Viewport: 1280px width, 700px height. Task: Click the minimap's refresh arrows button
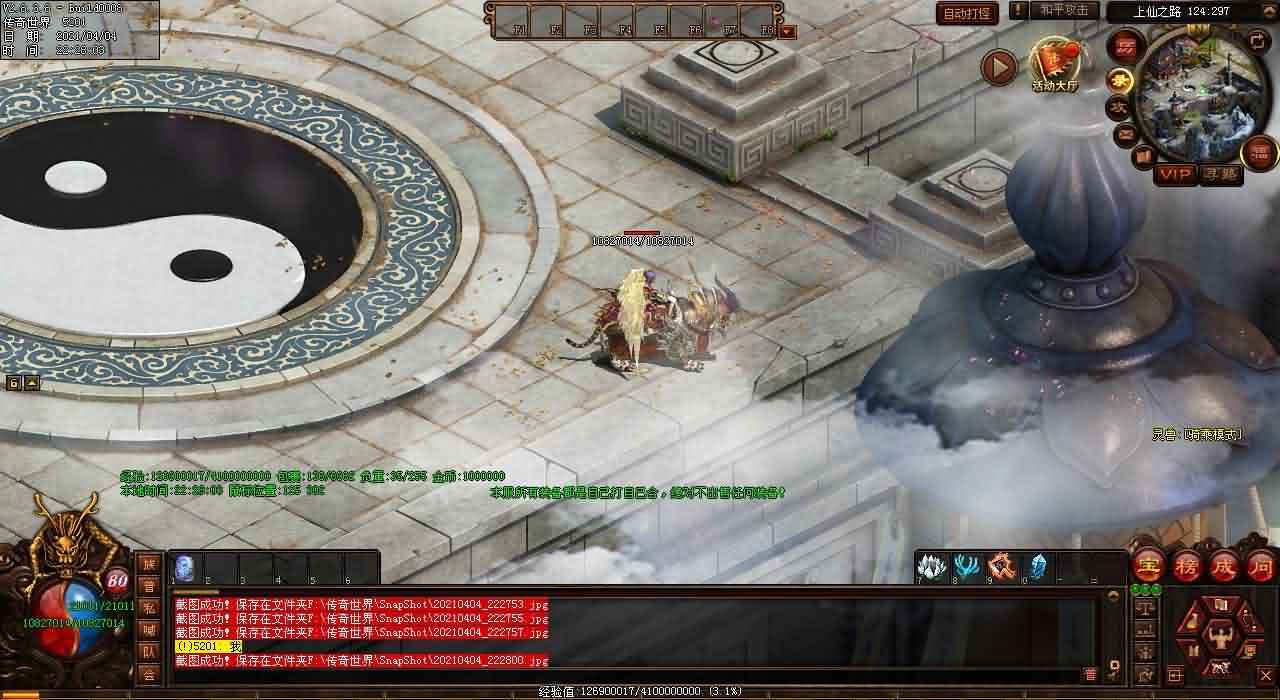click(x=1257, y=43)
